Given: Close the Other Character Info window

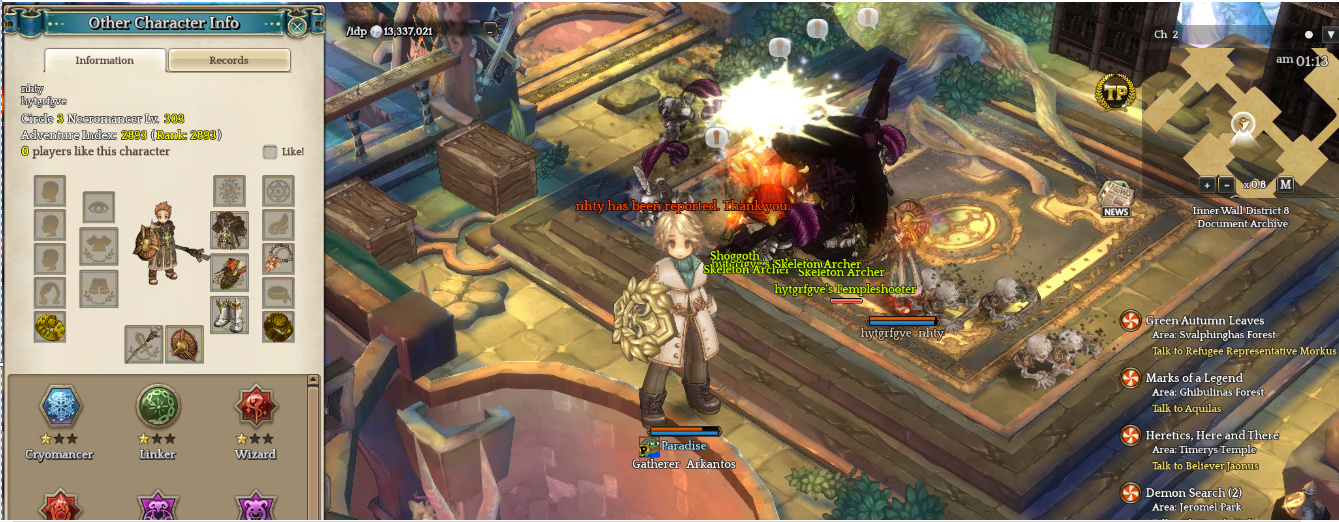Looking at the screenshot, I should pos(297,25).
